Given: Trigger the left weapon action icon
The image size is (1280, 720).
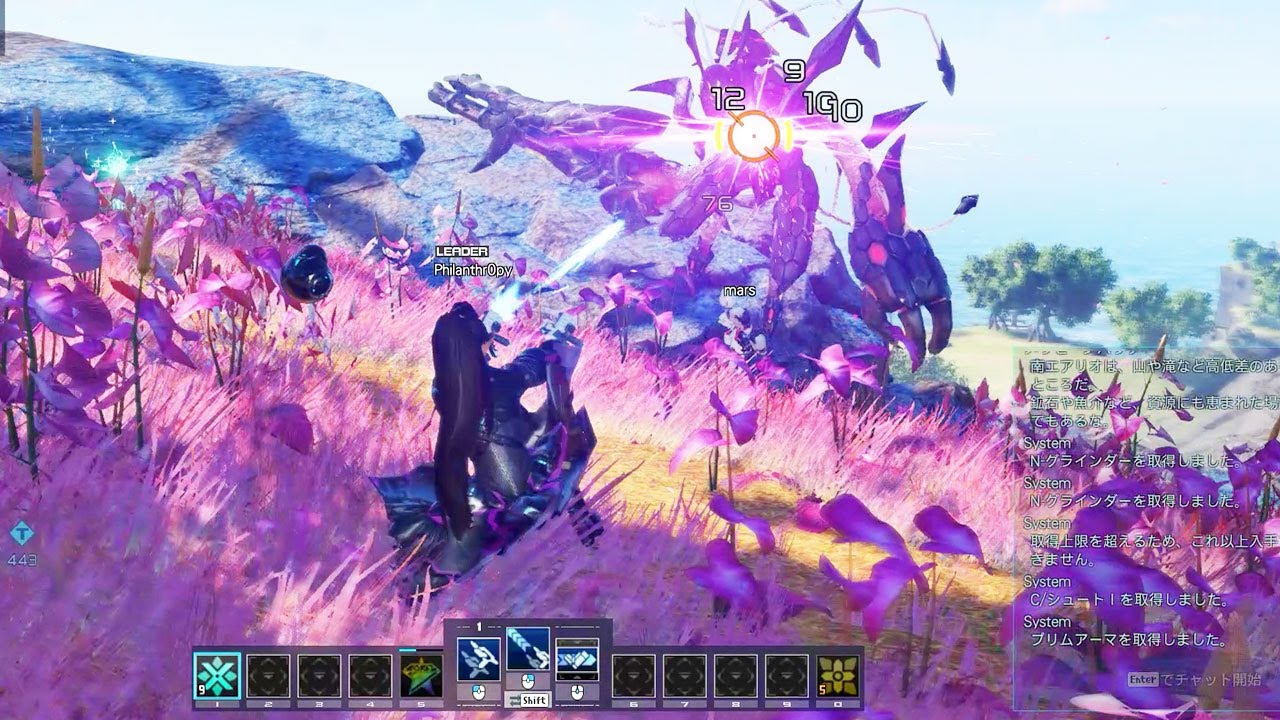Looking at the screenshot, I should click(478, 658).
